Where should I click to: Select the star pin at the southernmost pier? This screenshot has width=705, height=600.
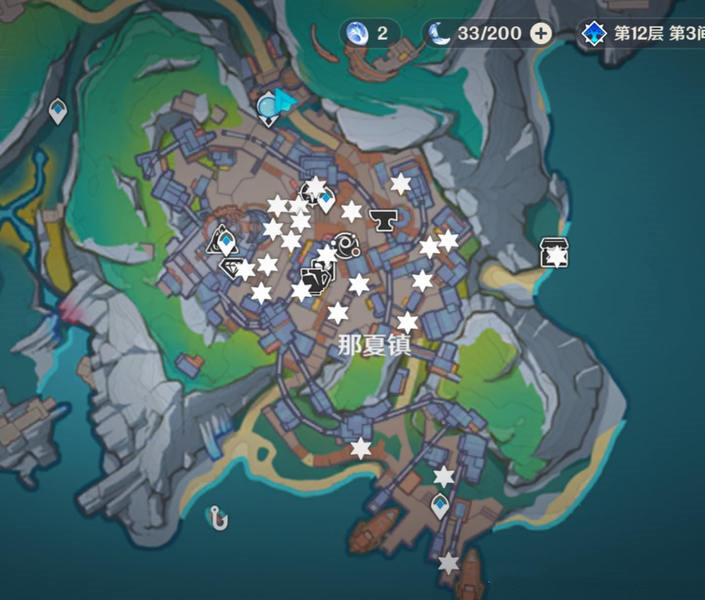(x=449, y=564)
